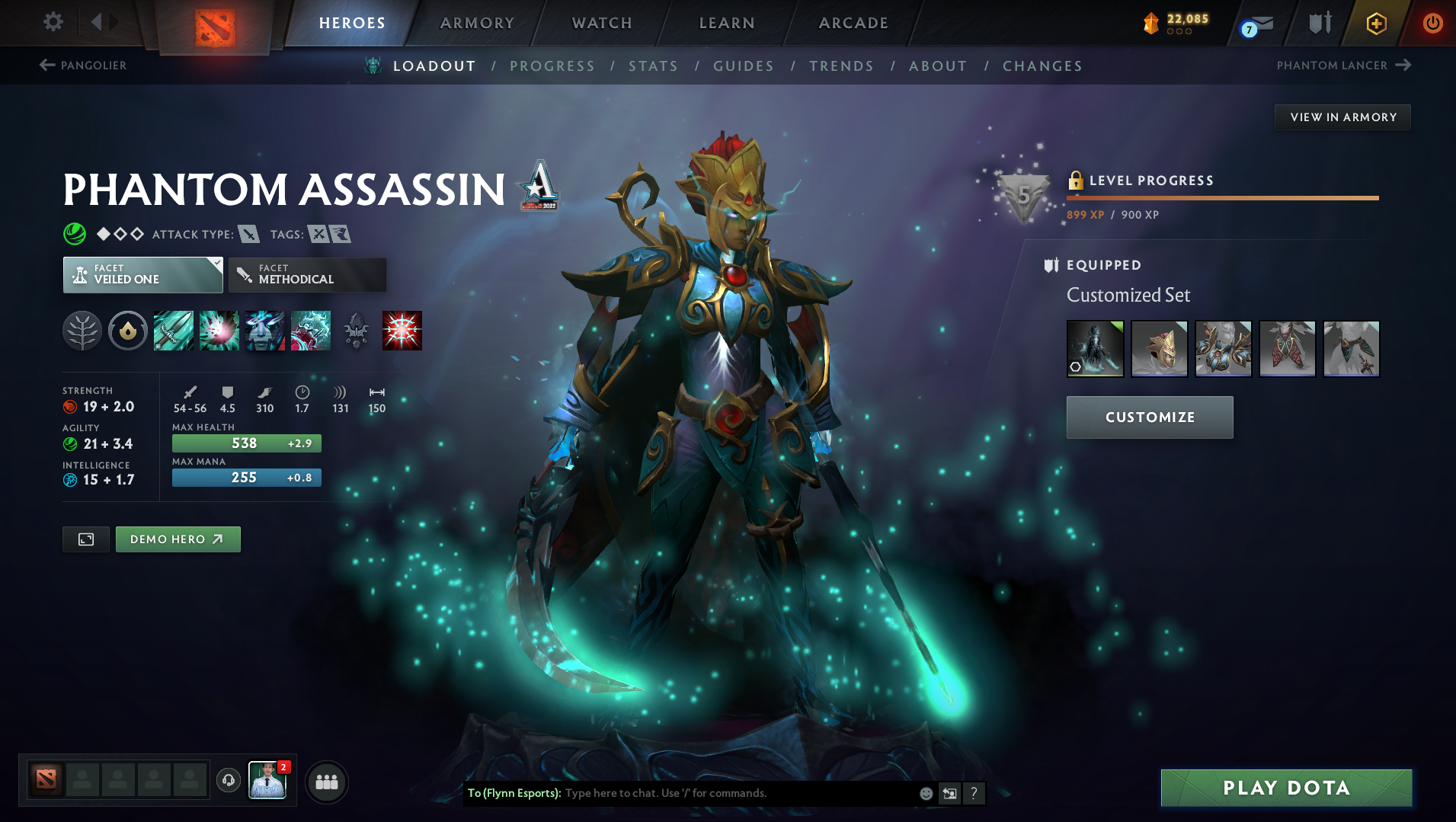Click the View in Armory button

click(1342, 117)
